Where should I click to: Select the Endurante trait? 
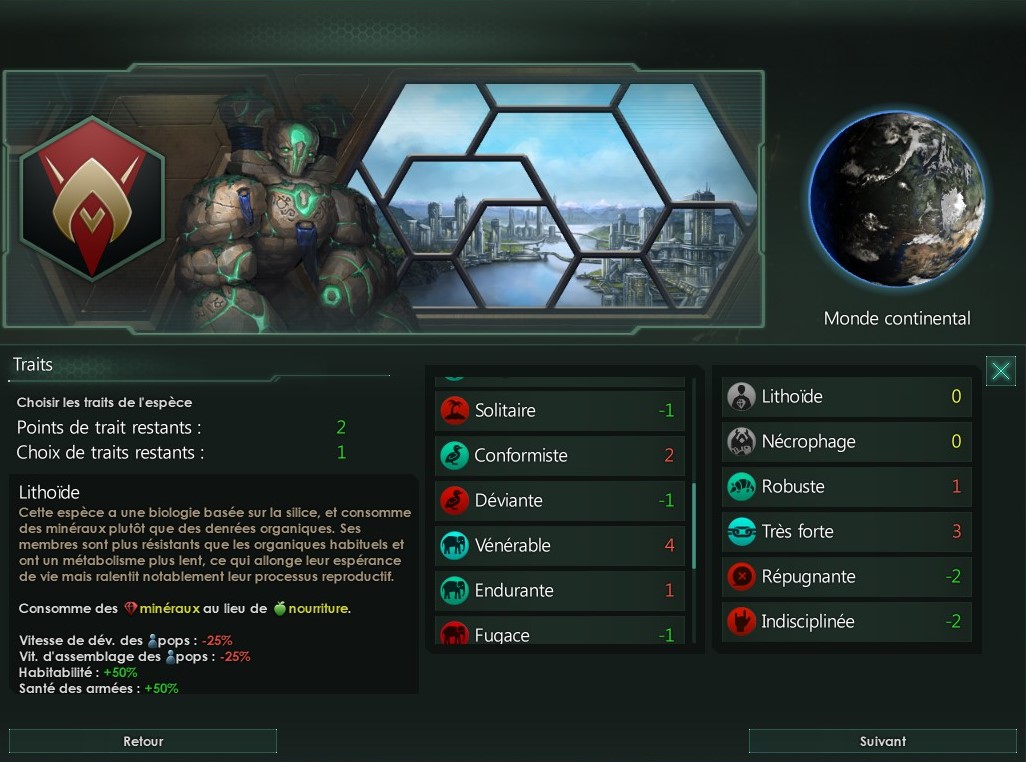(x=560, y=590)
